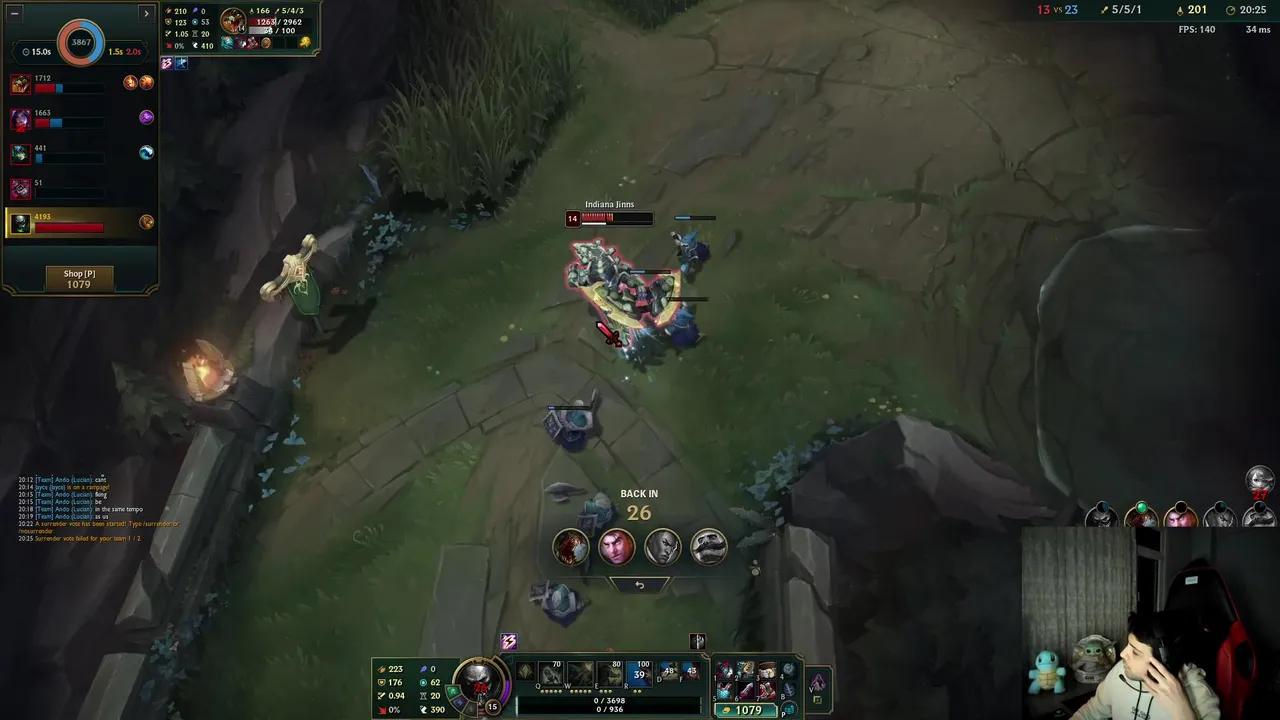Expand the death recap panel with the right arrow

point(146,13)
